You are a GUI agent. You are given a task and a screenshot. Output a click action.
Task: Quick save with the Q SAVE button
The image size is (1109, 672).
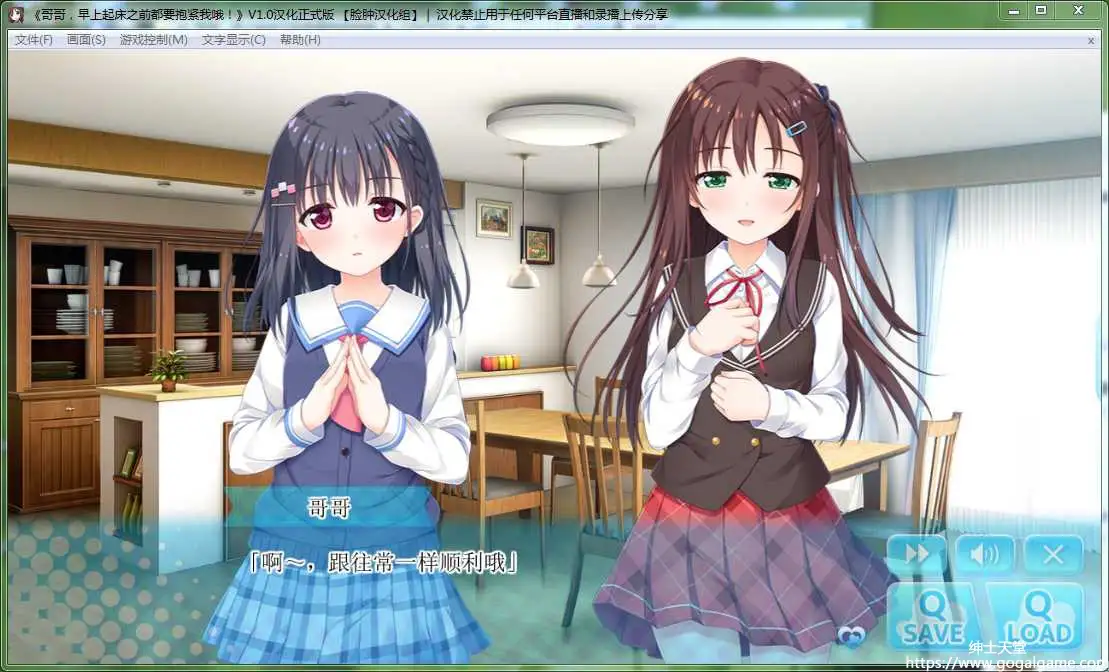pyautogui.click(x=933, y=617)
